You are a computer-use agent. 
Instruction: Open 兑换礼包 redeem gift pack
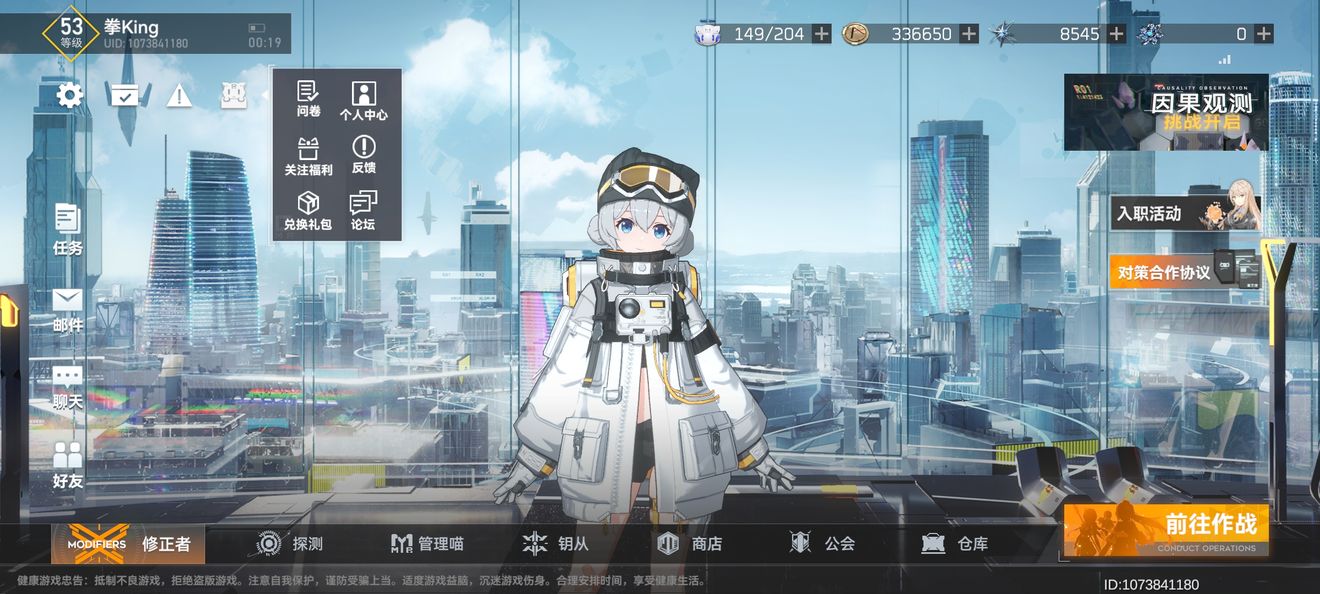point(308,212)
